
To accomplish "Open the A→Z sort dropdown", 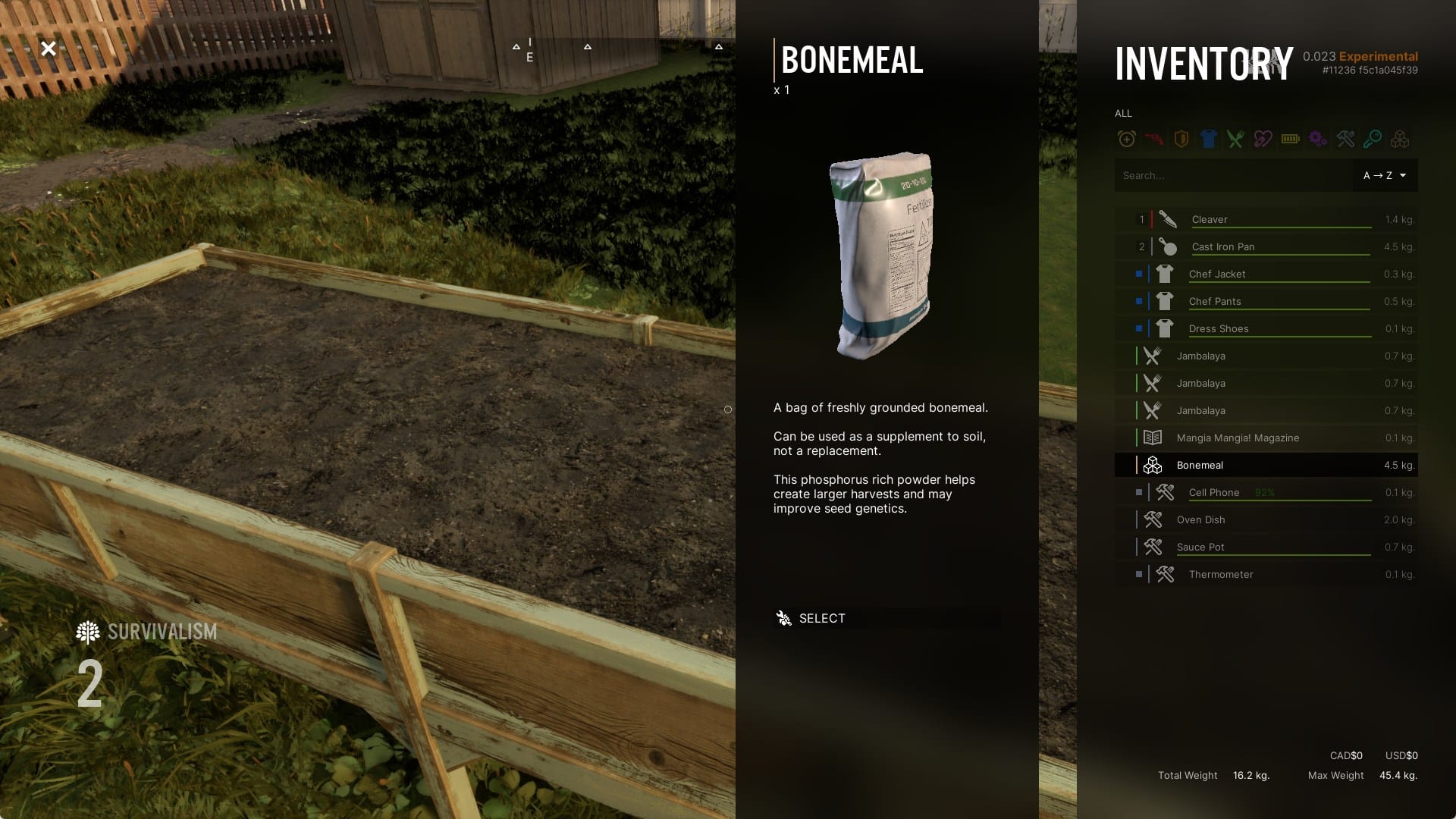I will (x=1385, y=175).
